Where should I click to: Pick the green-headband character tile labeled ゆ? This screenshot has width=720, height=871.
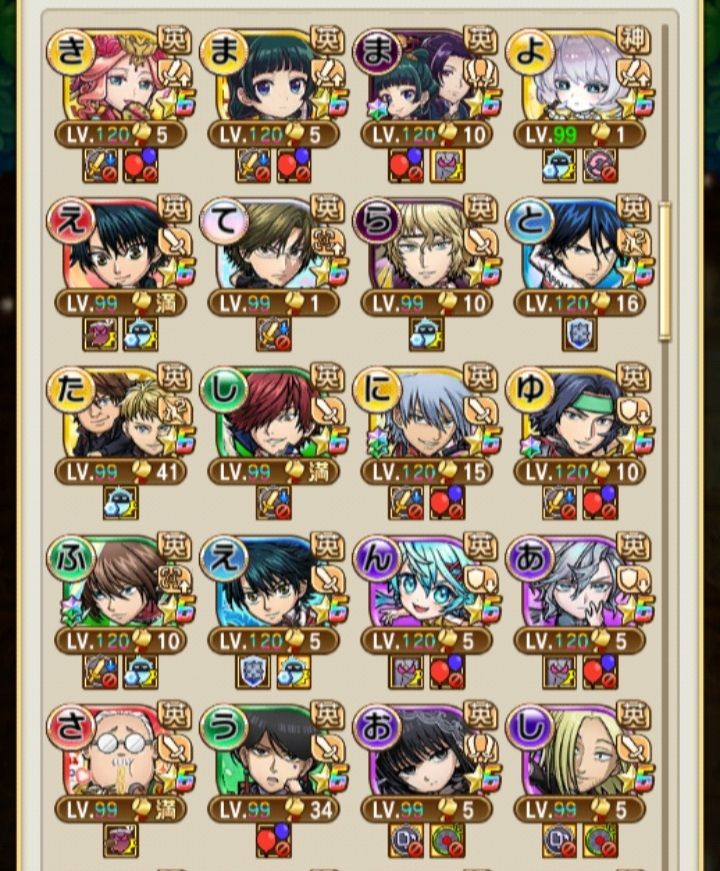(579, 415)
